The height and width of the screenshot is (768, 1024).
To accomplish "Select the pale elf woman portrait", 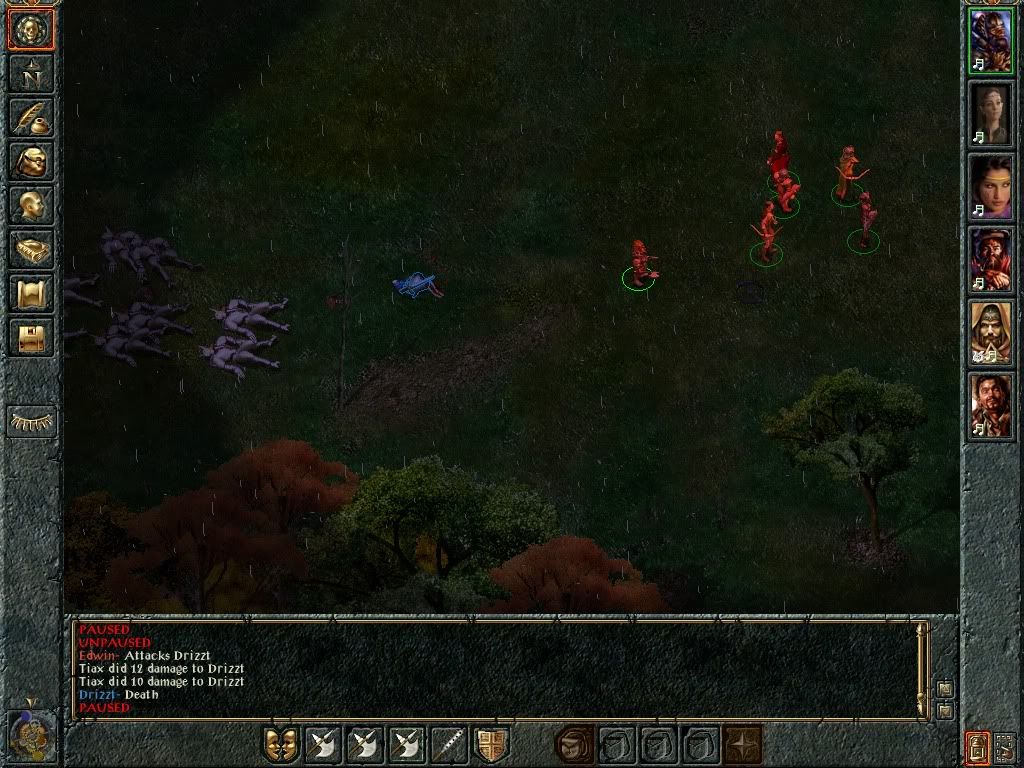I will point(991,114).
